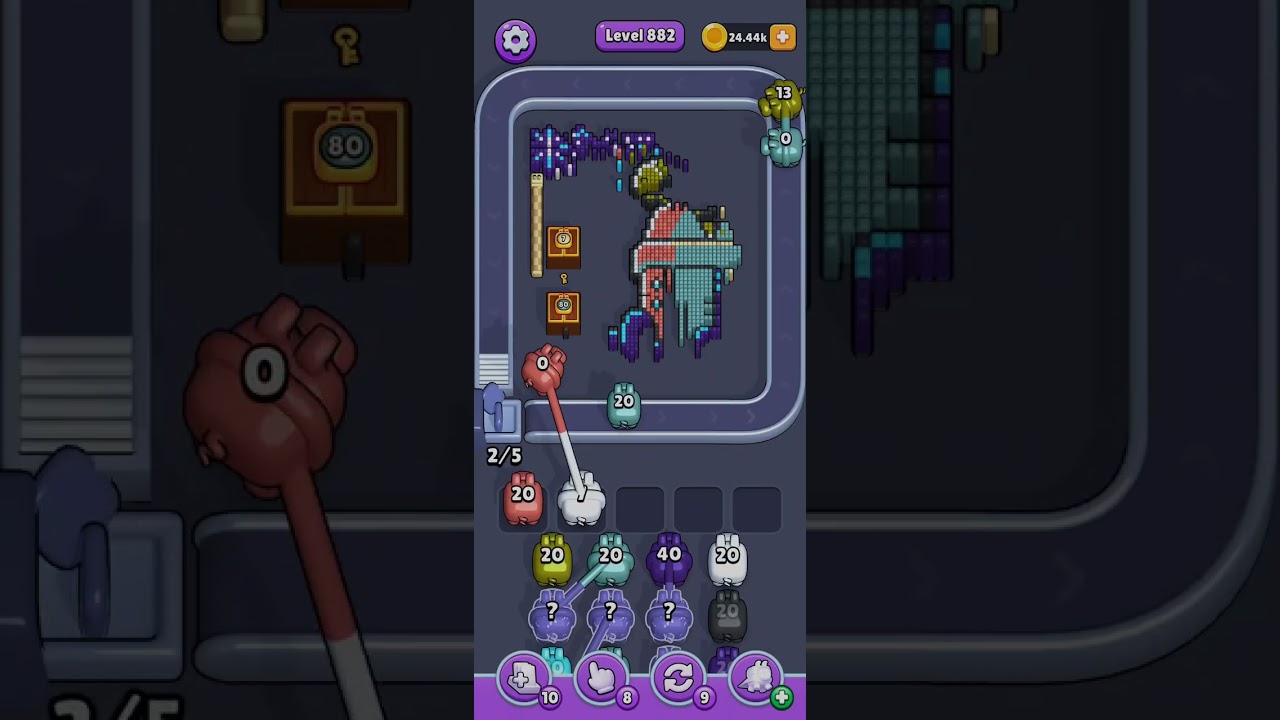Use the hand pointer booster with 8 uses
Screen dimensions: 1280x720
point(602,679)
